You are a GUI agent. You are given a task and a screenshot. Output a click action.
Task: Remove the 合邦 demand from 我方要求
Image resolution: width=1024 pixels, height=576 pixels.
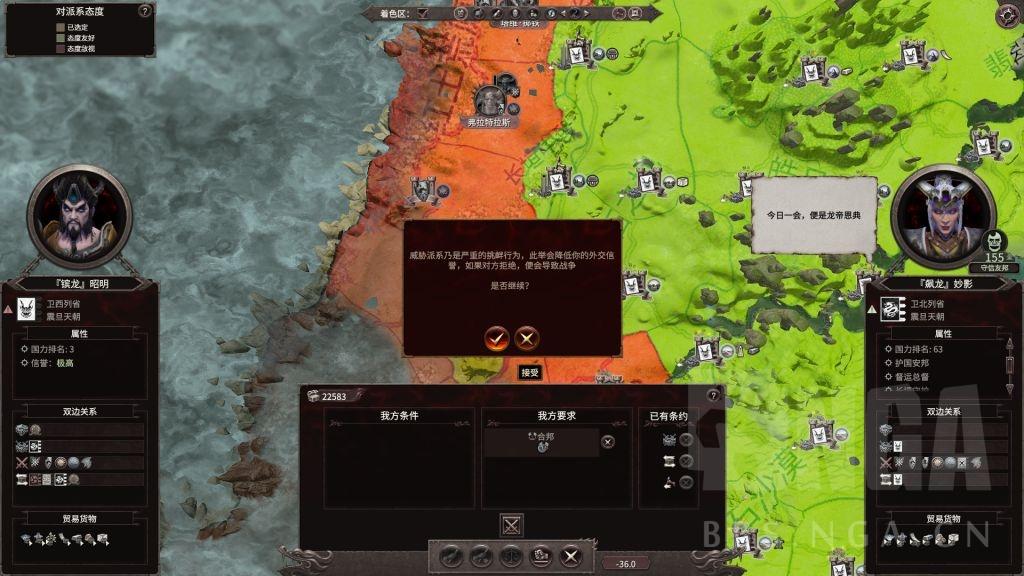click(608, 441)
